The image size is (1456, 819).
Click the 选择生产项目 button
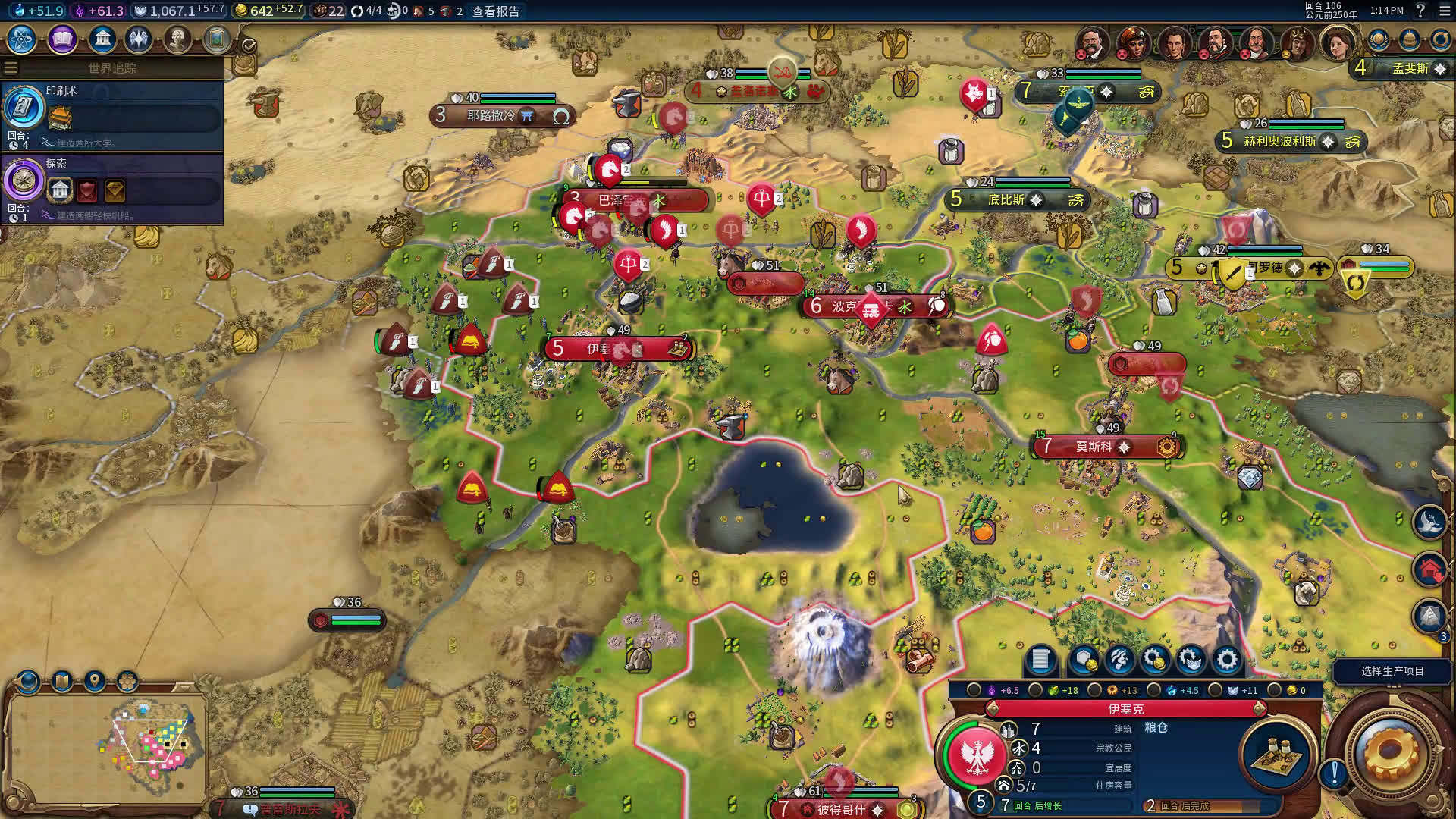point(1392,671)
